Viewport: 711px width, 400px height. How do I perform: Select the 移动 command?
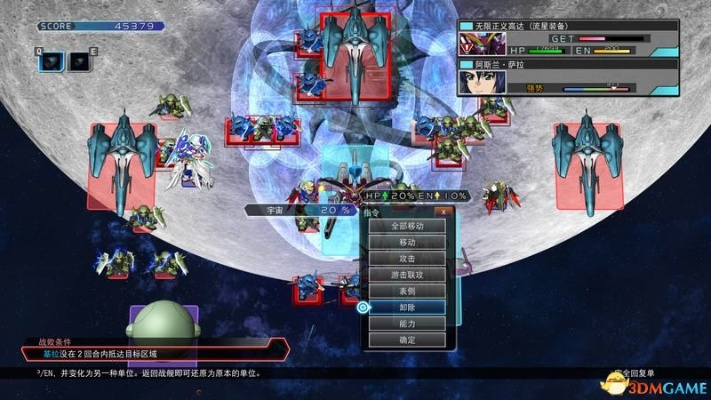[406, 242]
